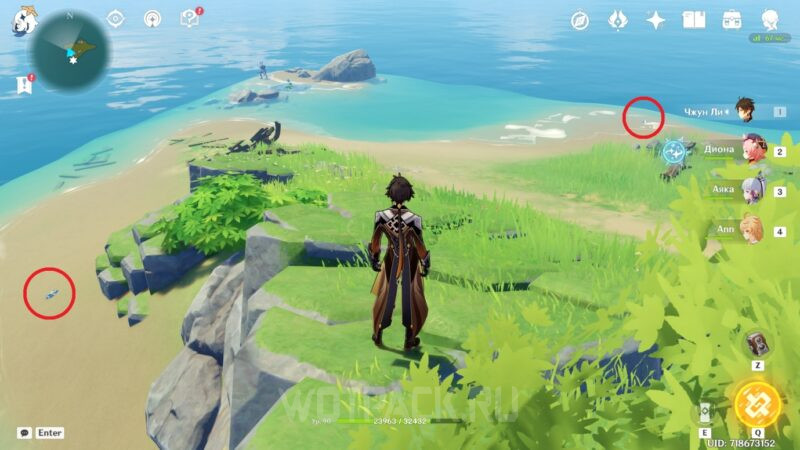Screen dimensions: 800x450
Task: Open the bookmark notice icon under the minimap
Action: [24, 86]
